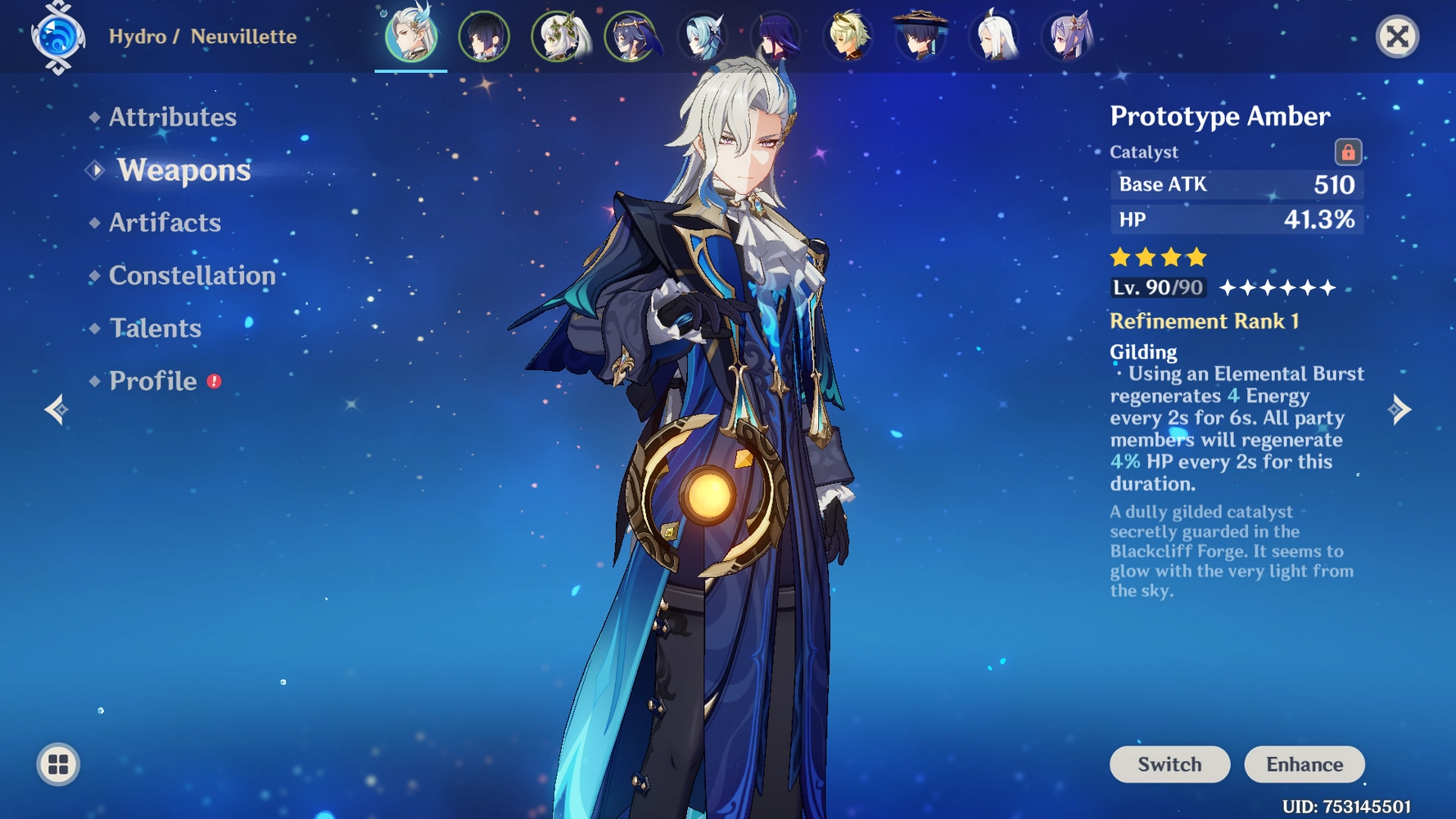Go to the previous character arrow

[56, 409]
